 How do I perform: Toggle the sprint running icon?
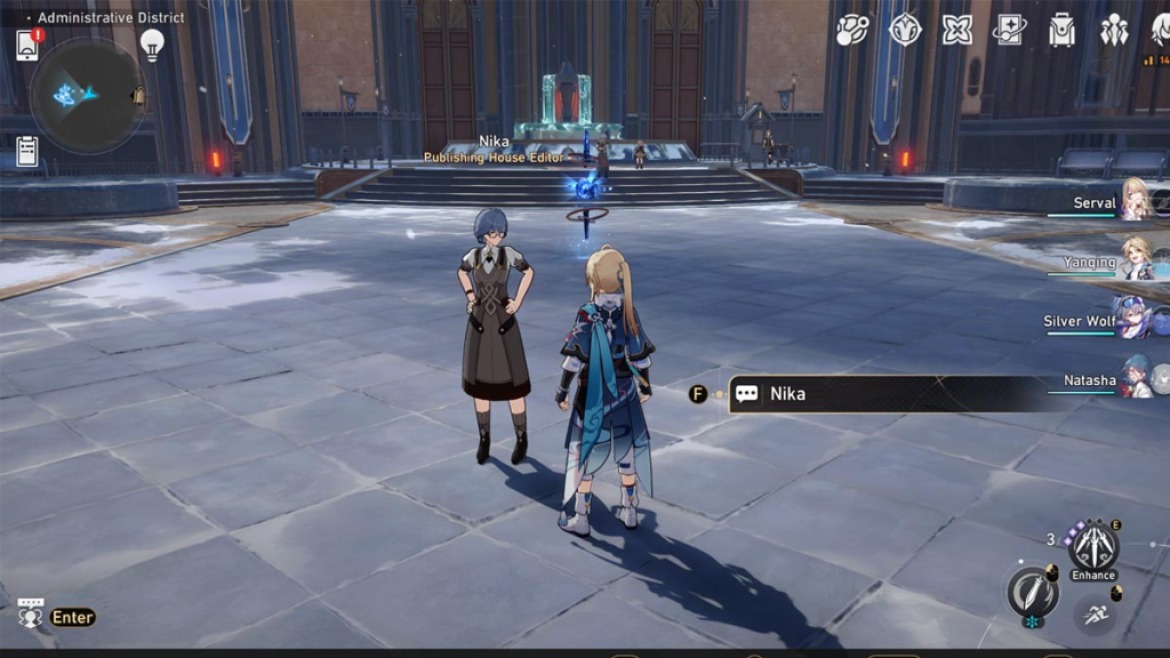pyautogui.click(x=1095, y=613)
